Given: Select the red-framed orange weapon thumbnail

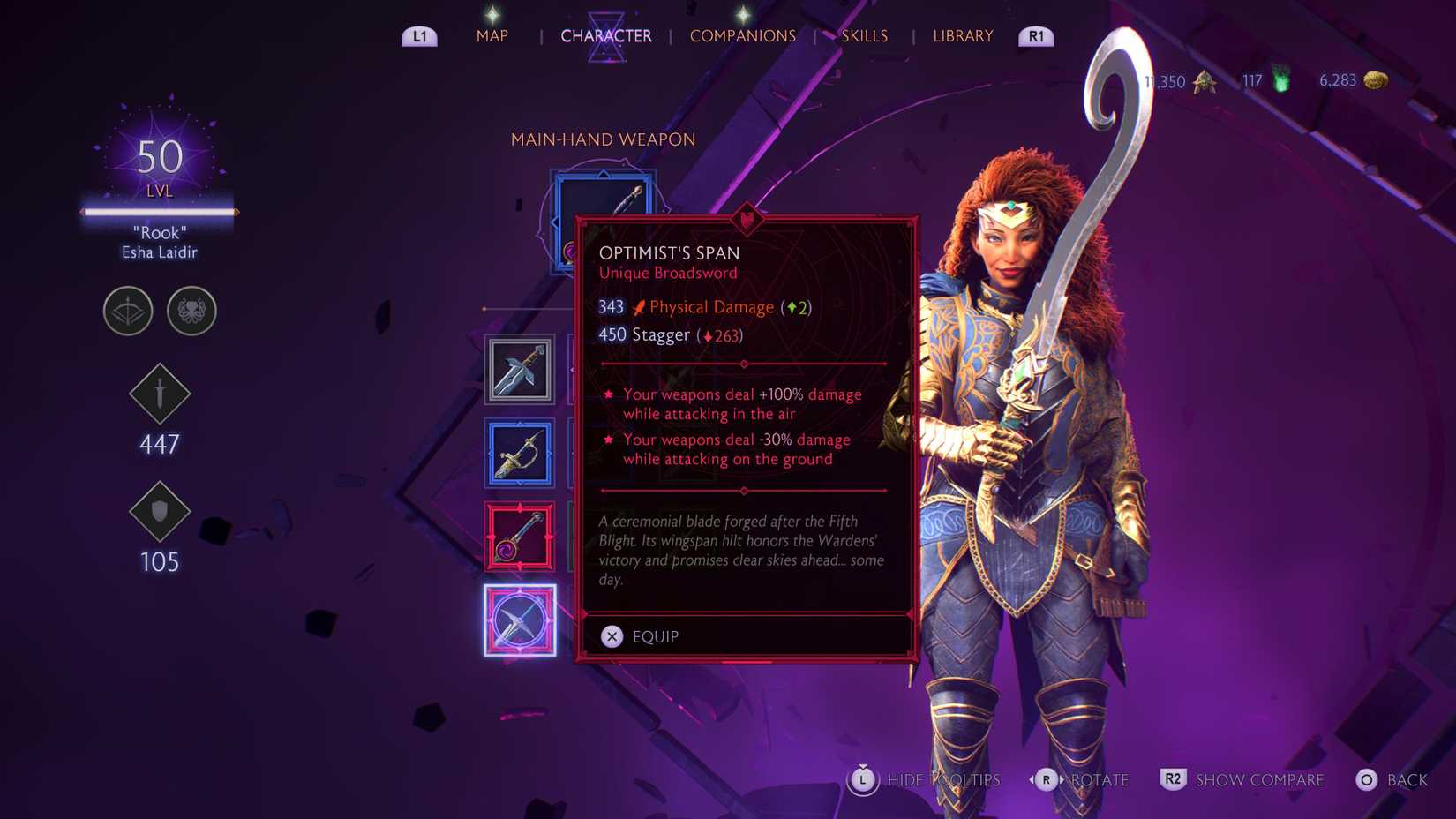Looking at the screenshot, I should click(x=520, y=537).
